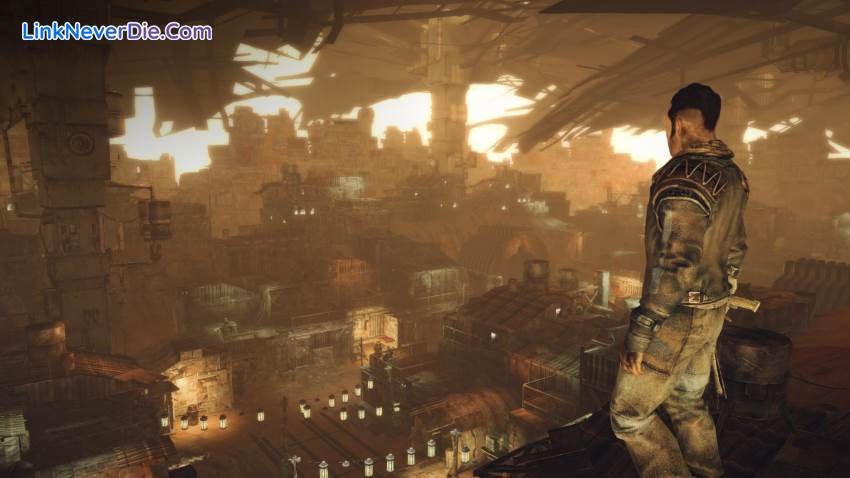Click the LinkNeverDie.Com watermark logo

116,31
